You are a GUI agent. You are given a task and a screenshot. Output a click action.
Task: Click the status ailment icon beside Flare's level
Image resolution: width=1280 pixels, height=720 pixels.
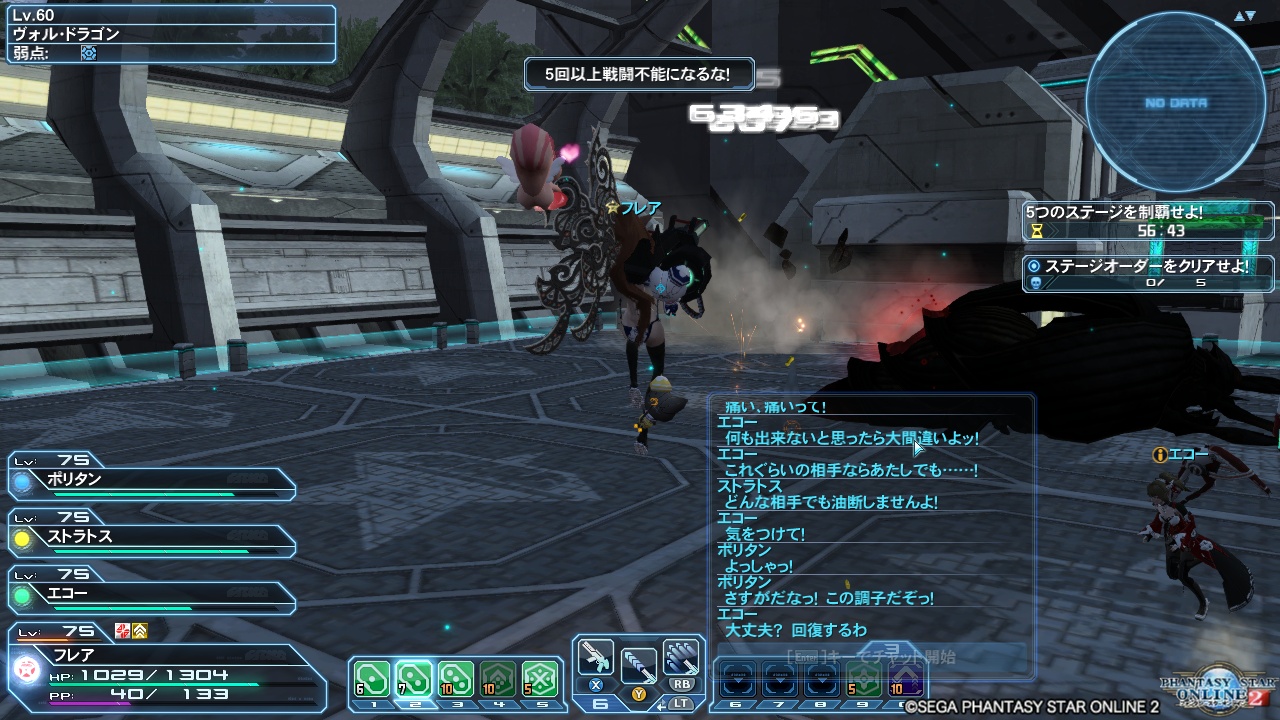(122, 631)
